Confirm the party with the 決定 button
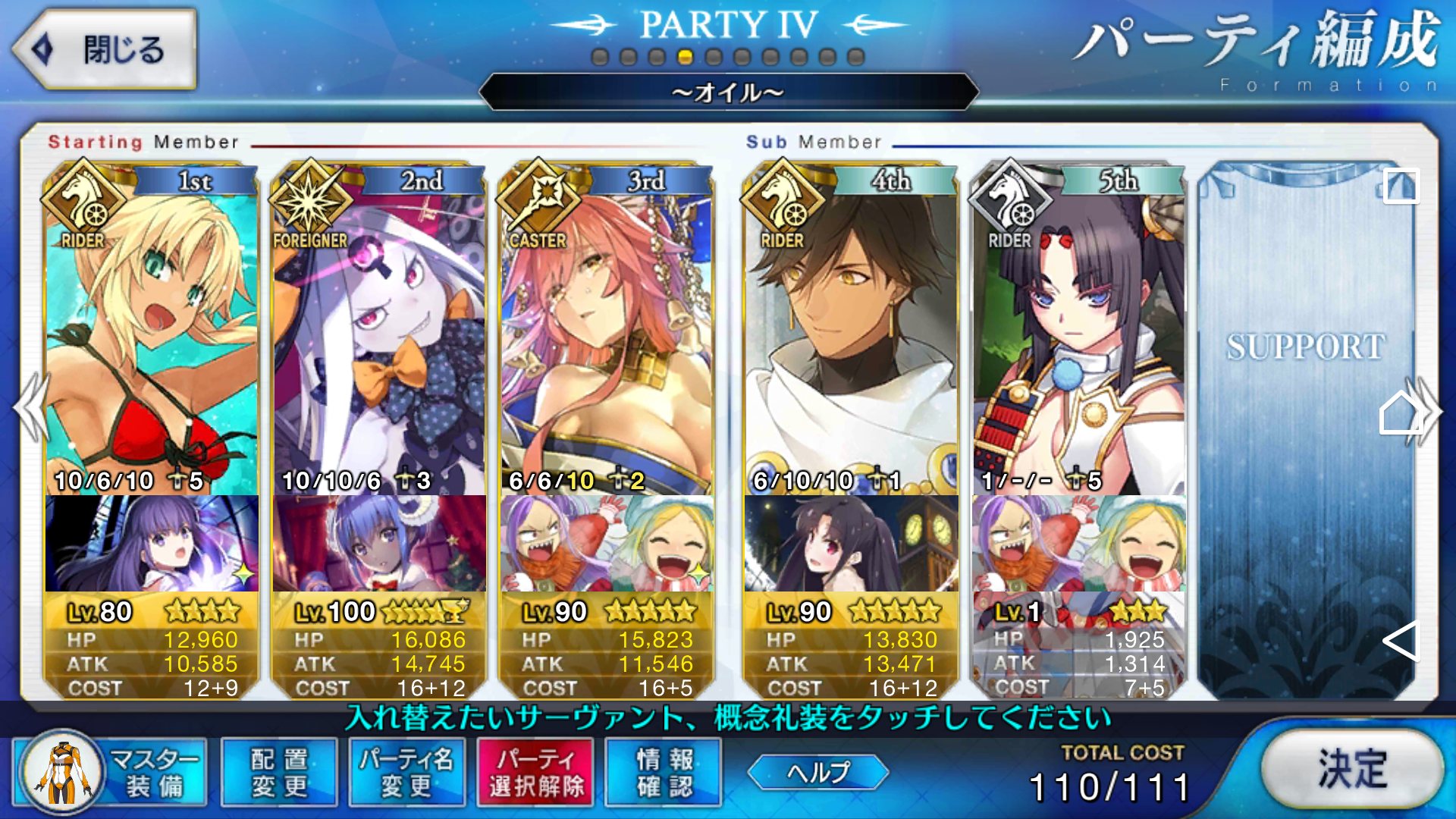This screenshot has width=1456, height=819. click(x=1351, y=769)
